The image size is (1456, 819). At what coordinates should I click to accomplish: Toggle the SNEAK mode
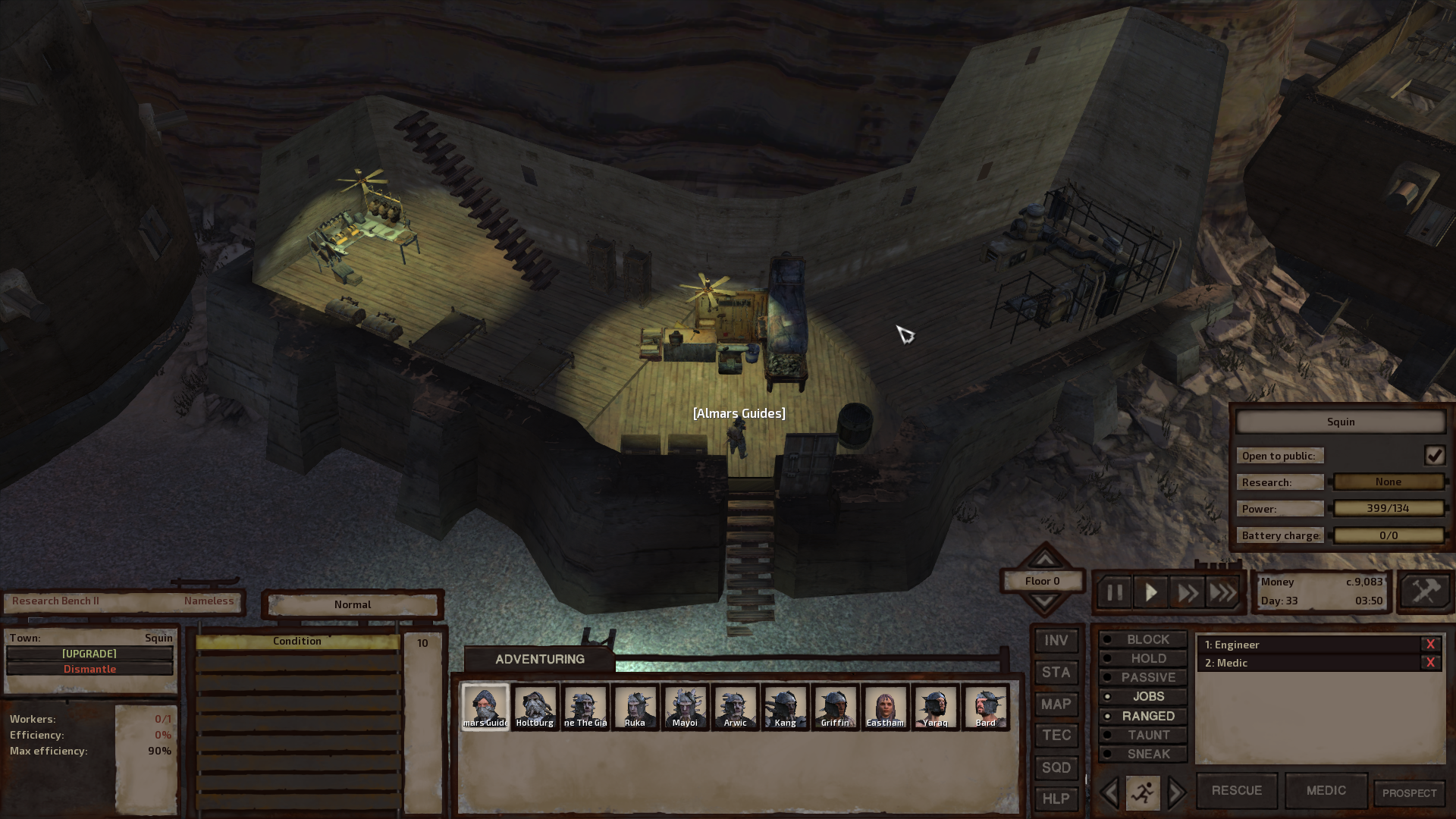[1143, 754]
